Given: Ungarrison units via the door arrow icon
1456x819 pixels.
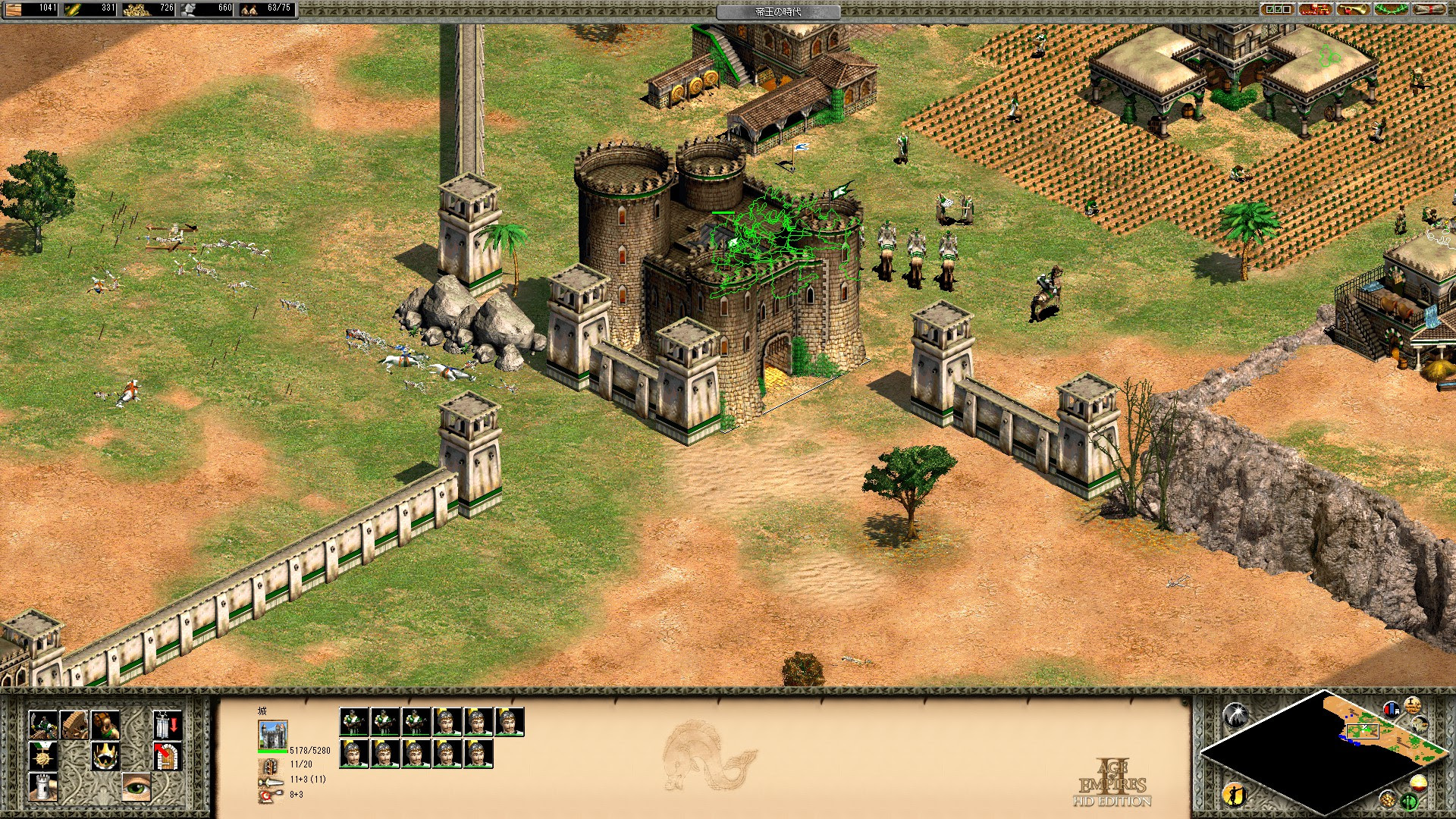Looking at the screenshot, I should tap(165, 756).
